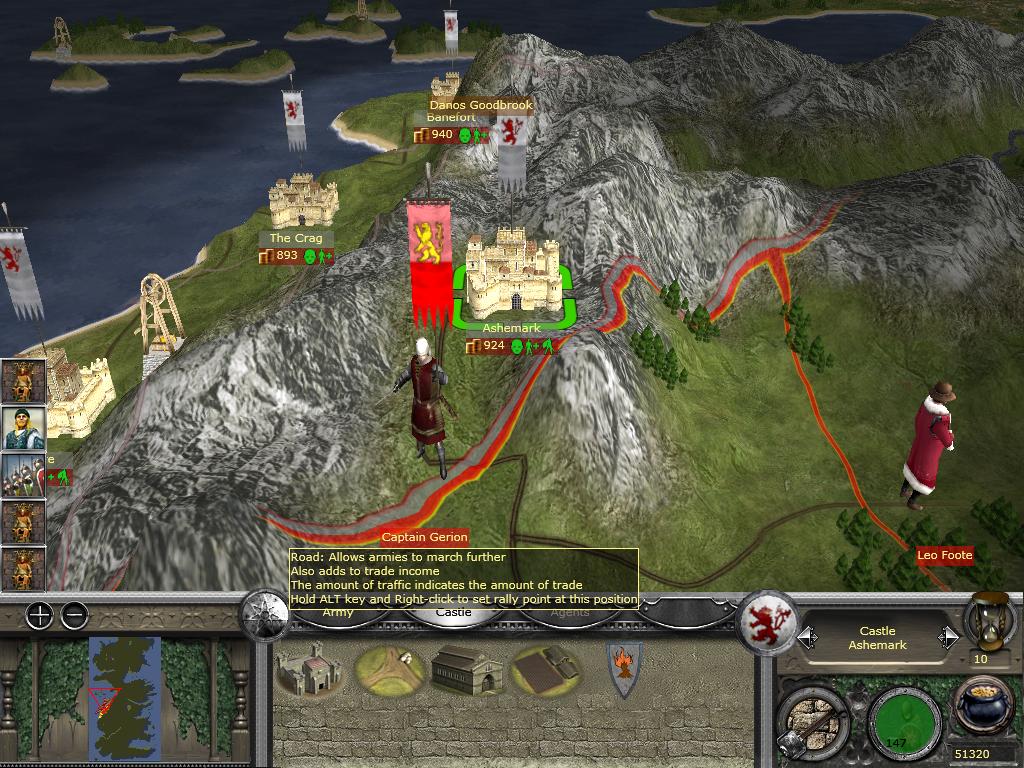Go to previous settlement with left arrow

click(808, 638)
